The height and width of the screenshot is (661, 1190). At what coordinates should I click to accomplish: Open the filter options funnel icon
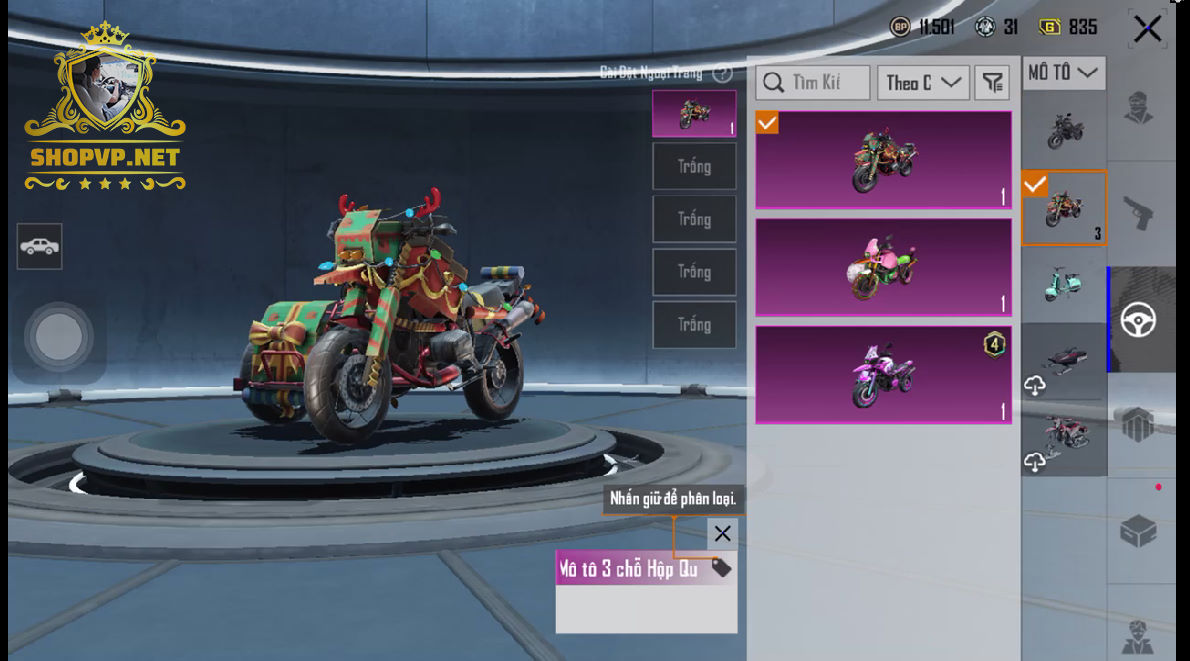(x=991, y=83)
